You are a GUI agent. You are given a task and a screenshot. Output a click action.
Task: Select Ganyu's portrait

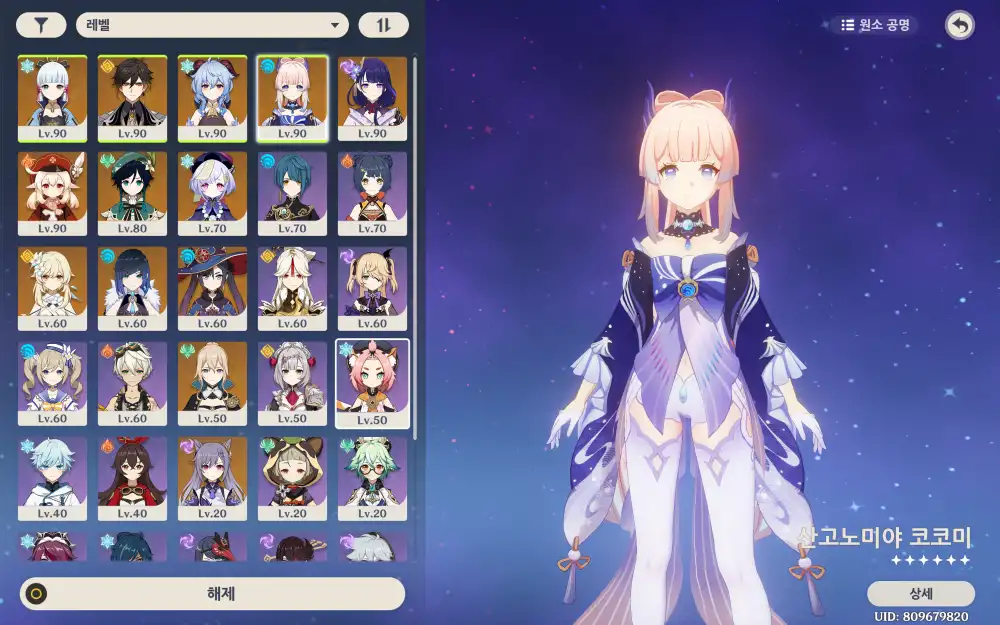(x=212, y=98)
